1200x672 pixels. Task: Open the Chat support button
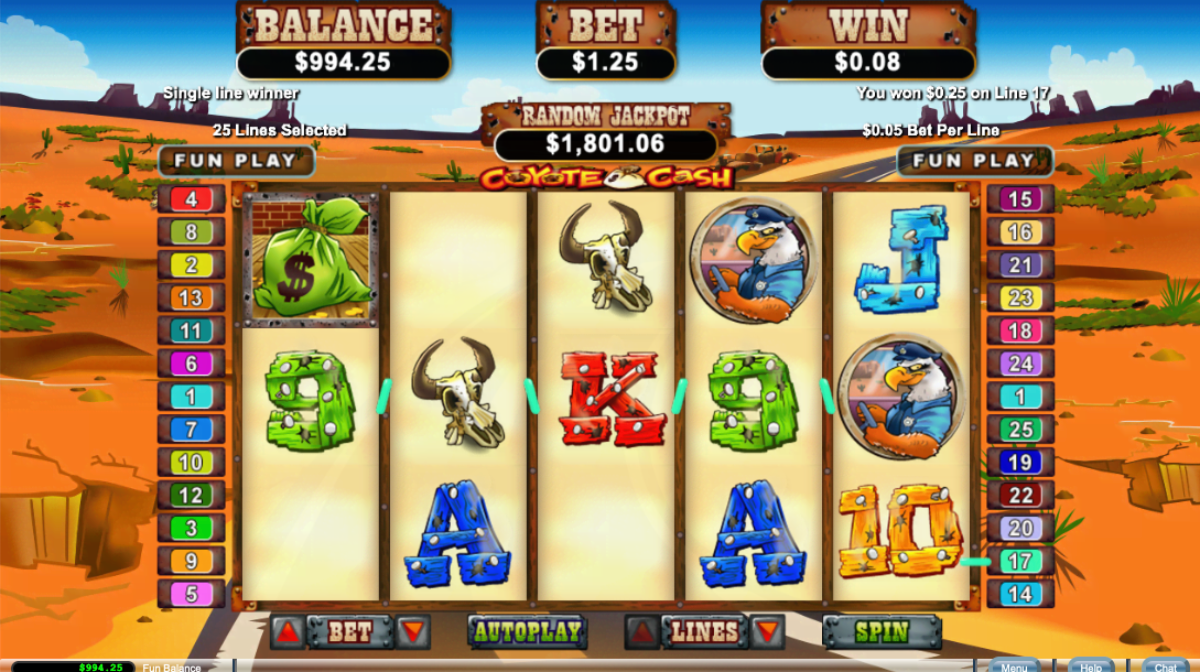(1166, 666)
